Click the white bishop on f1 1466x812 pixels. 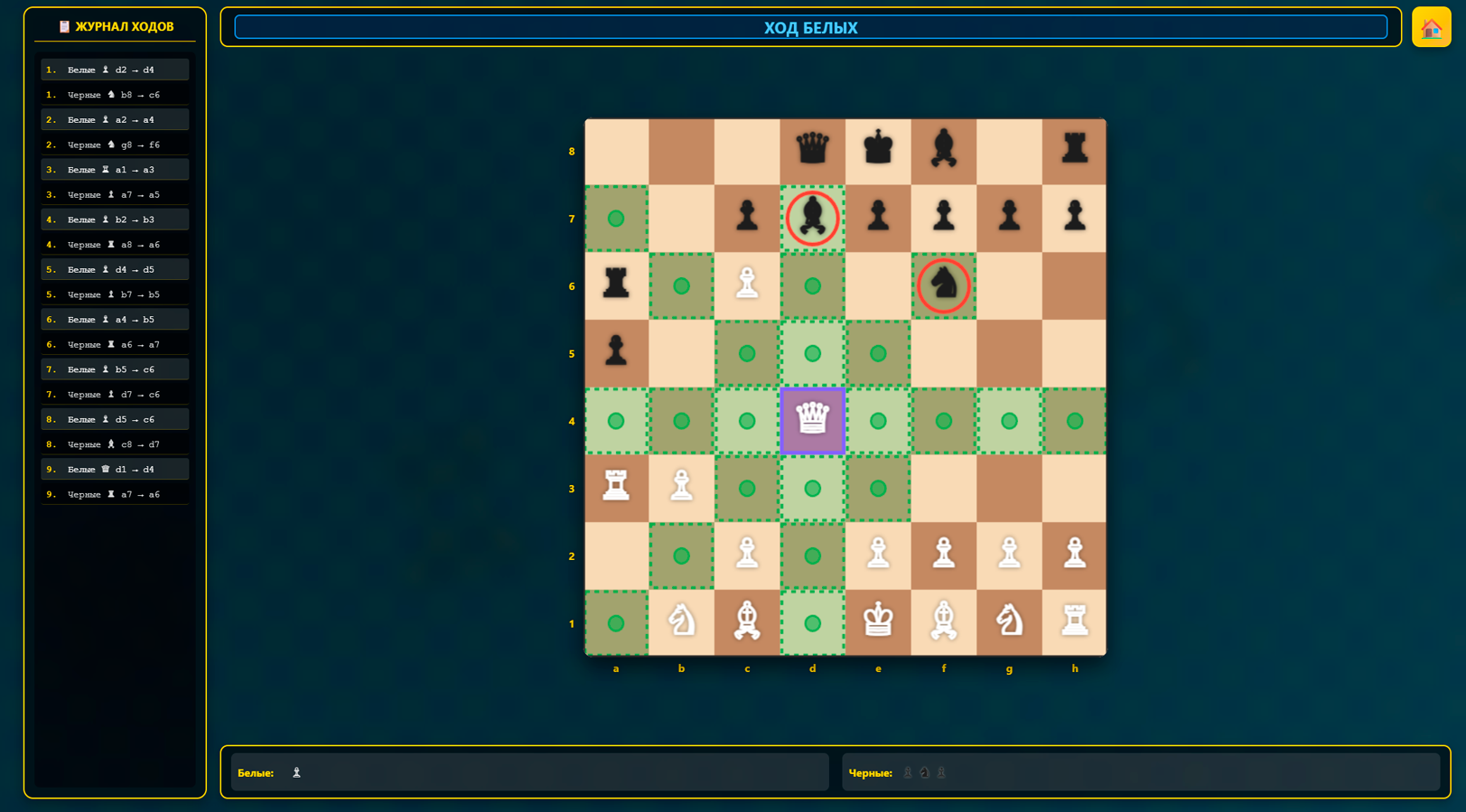pos(944,623)
